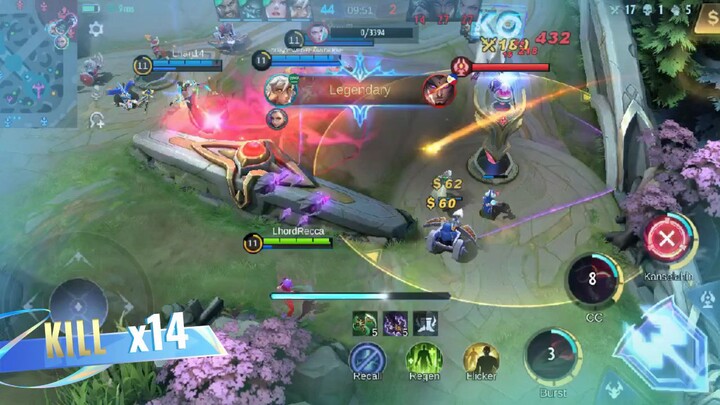Use the green scythe equipment item
The image size is (720, 405).
363,322
